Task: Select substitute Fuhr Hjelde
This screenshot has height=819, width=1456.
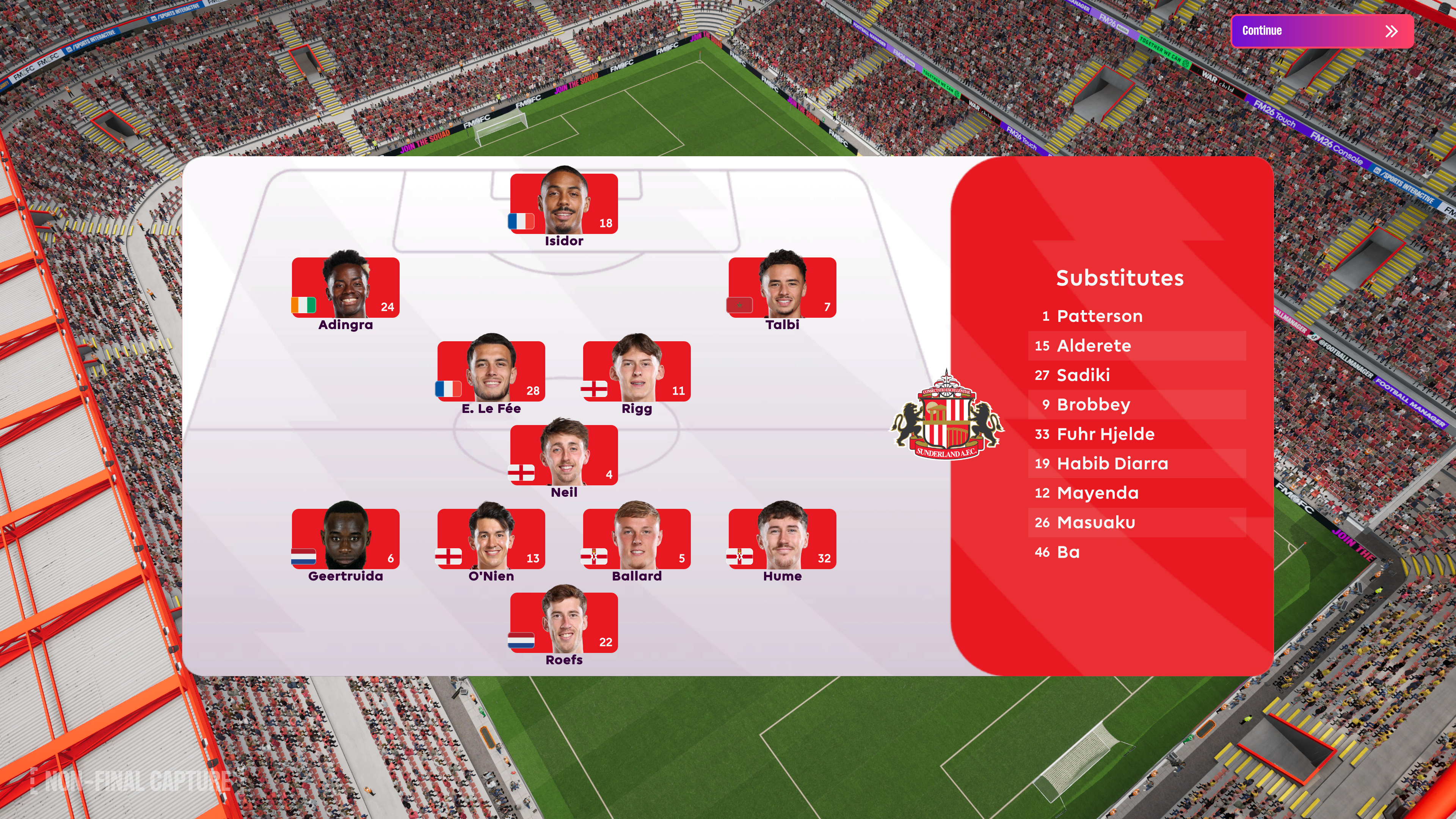Action: coord(1136,433)
